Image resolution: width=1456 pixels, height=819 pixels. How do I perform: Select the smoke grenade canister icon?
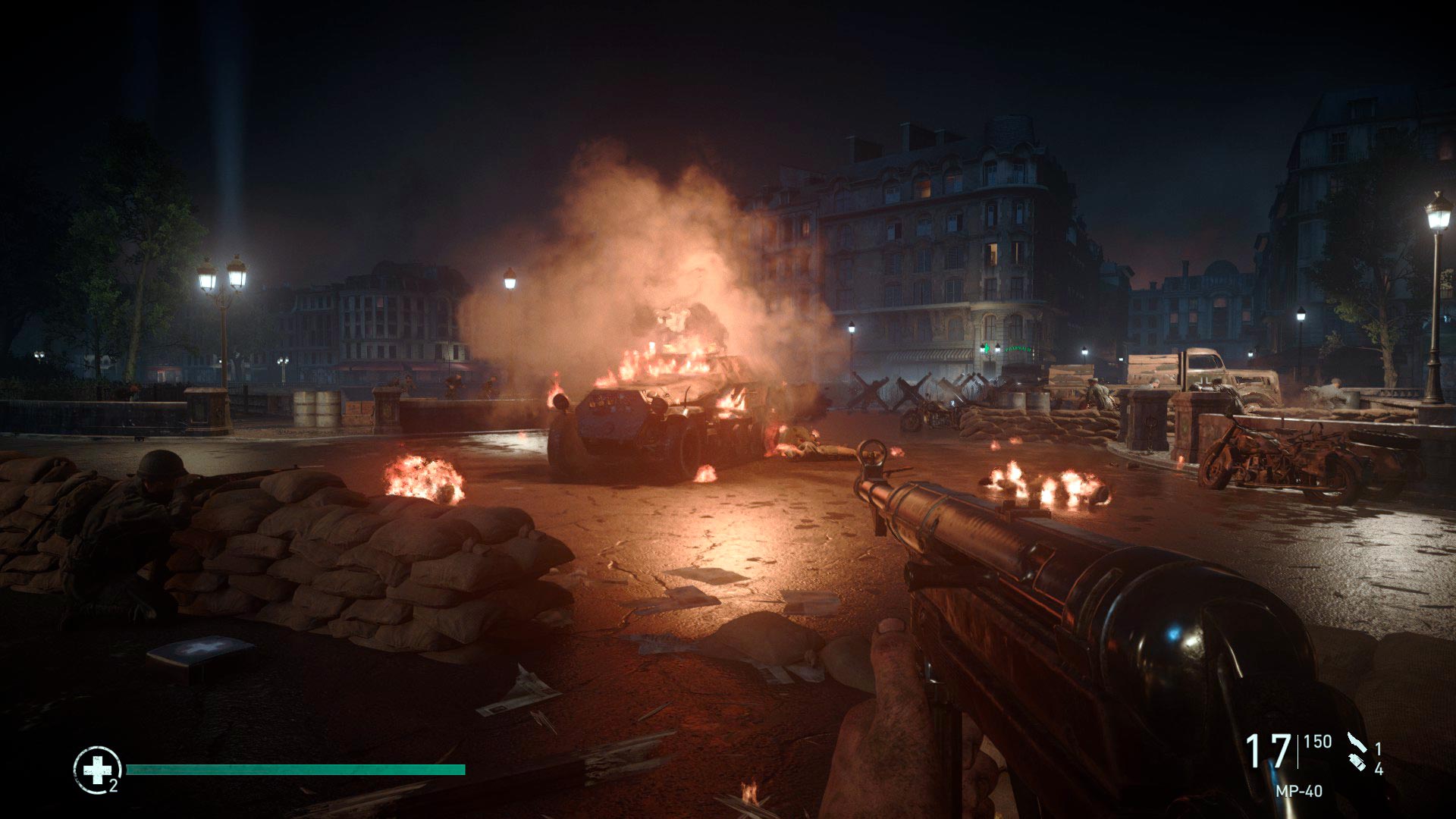pyautogui.click(x=1357, y=761)
